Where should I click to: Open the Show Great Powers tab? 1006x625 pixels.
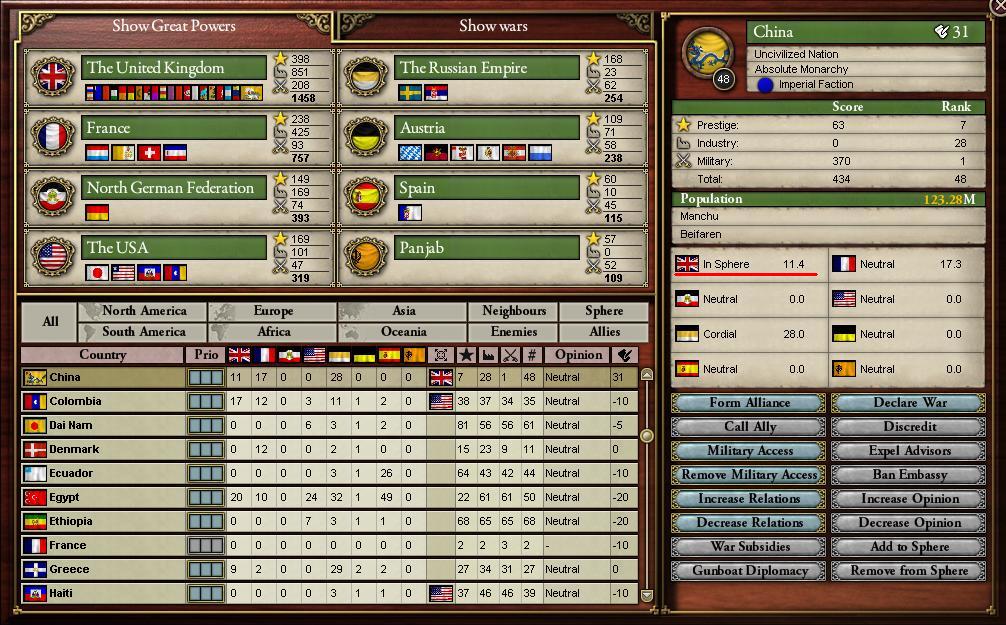174,26
